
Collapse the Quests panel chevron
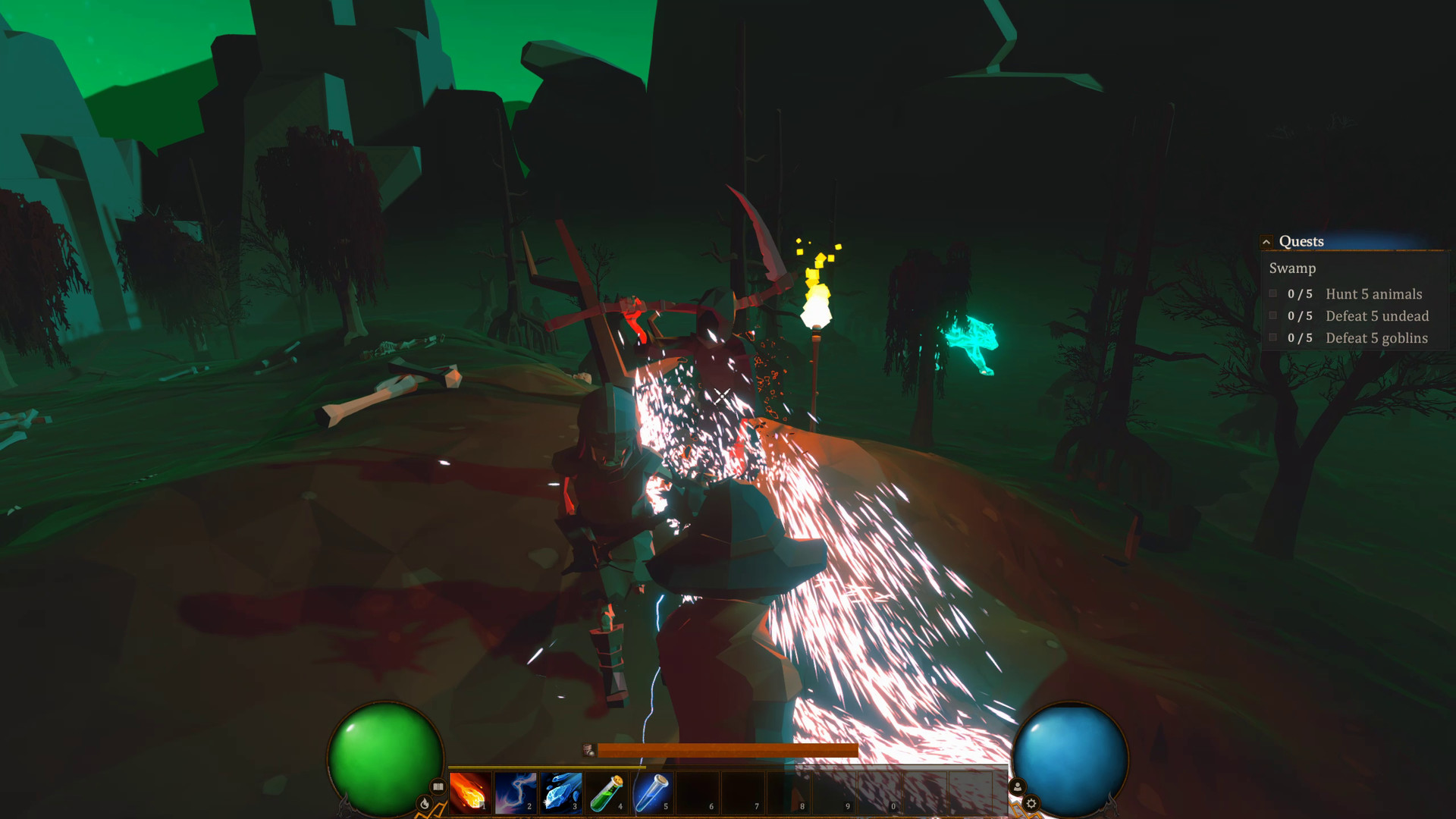pos(1267,241)
